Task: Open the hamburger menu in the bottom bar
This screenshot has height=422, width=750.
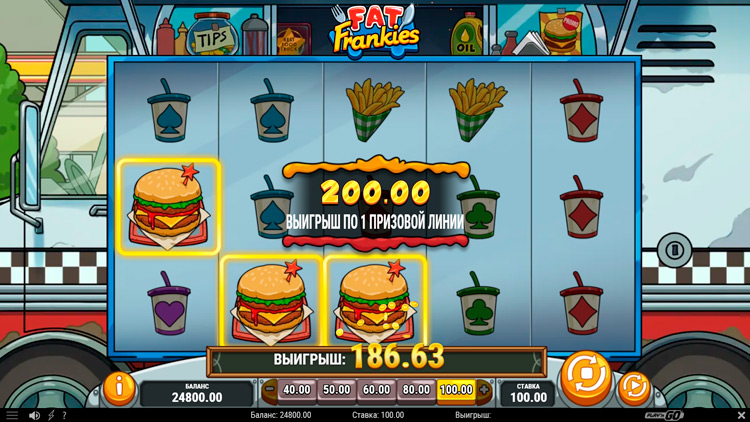Action: (x=12, y=415)
